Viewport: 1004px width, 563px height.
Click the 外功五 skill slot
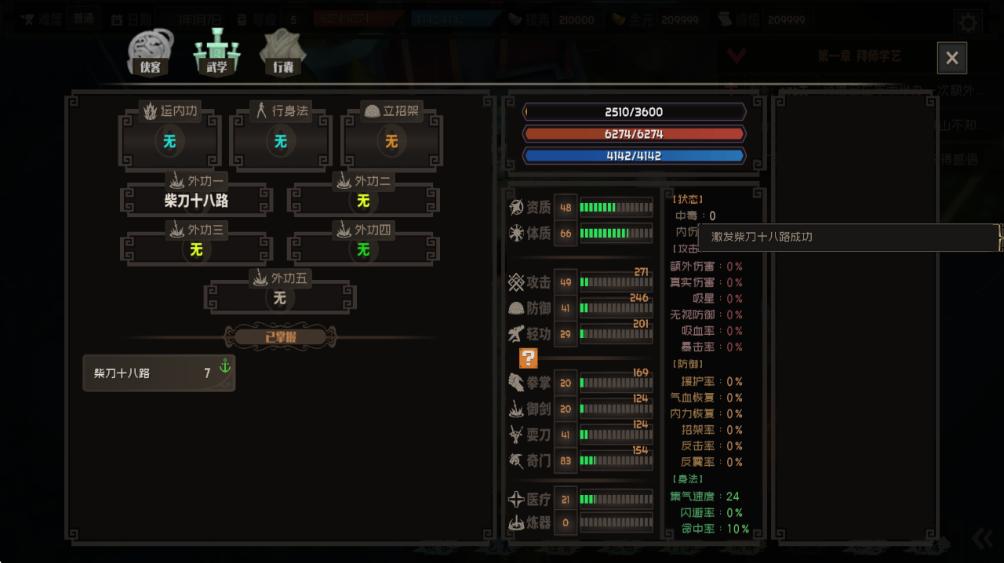click(280, 297)
